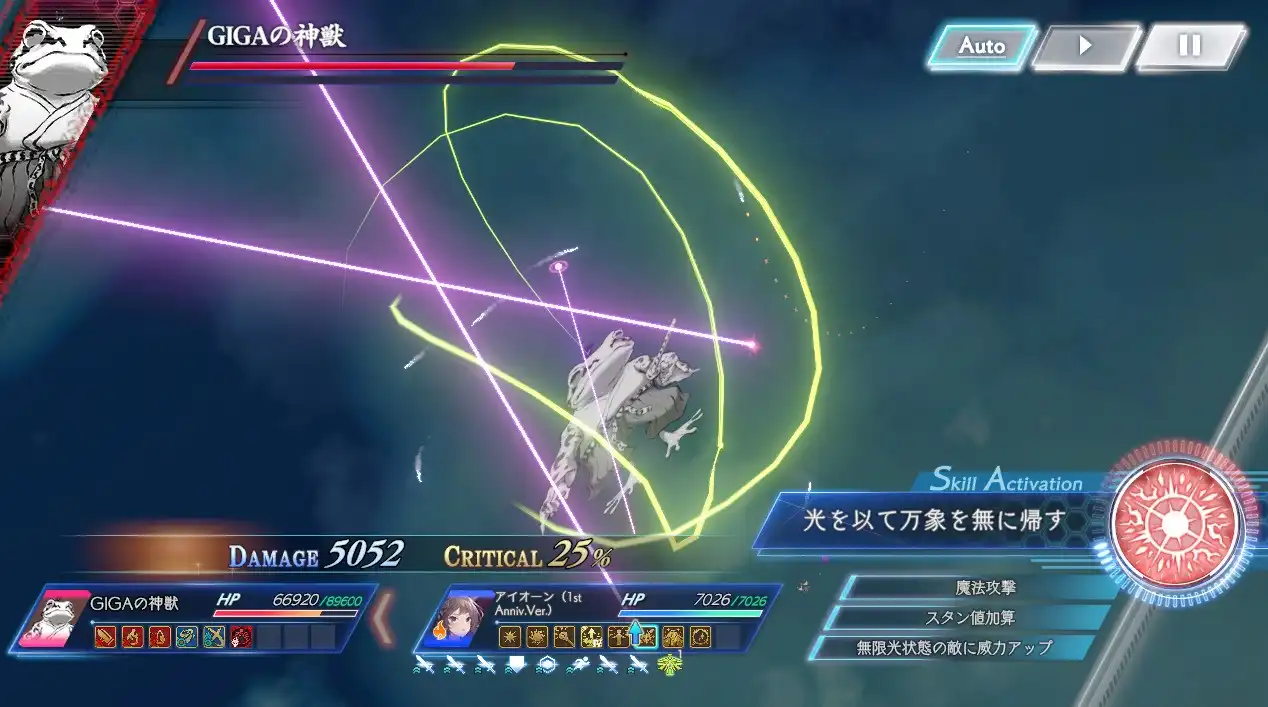Viewport: 1268px width, 707px height.
Task: Inspect the enemy's red skull debuff icon
Action: [x=241, y=636]
